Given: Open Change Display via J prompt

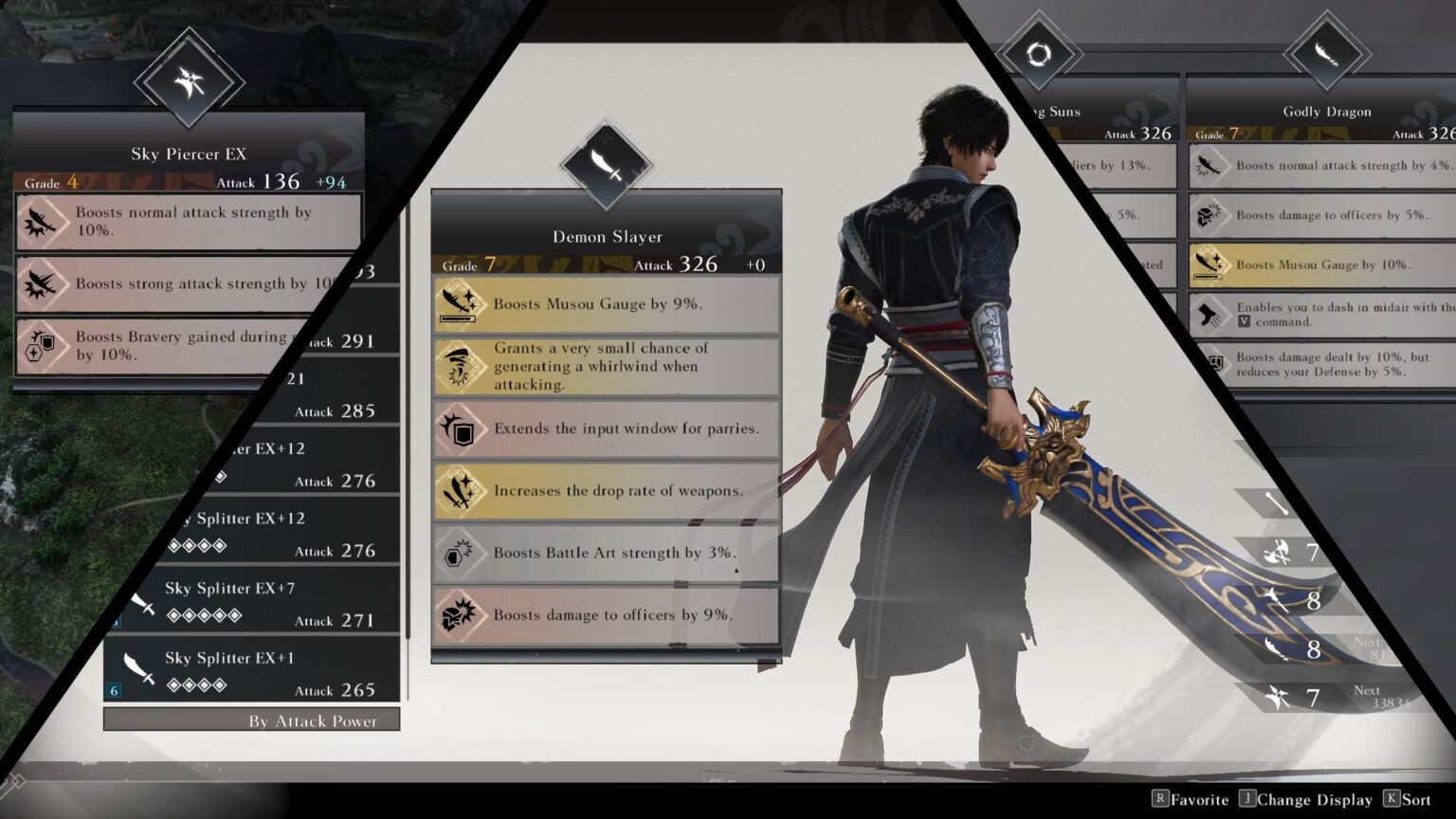Looking at the screenshot, I should click(1304, 800).
